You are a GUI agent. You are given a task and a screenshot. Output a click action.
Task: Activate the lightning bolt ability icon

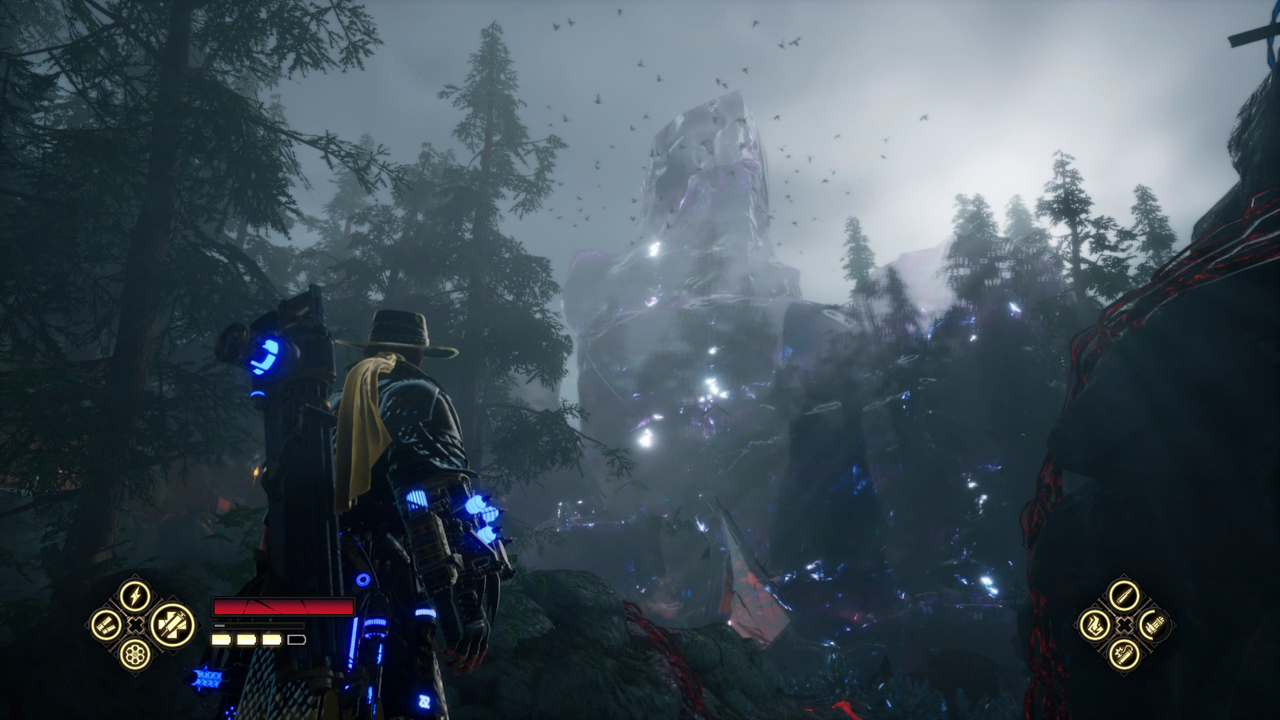tap(135, 596)
